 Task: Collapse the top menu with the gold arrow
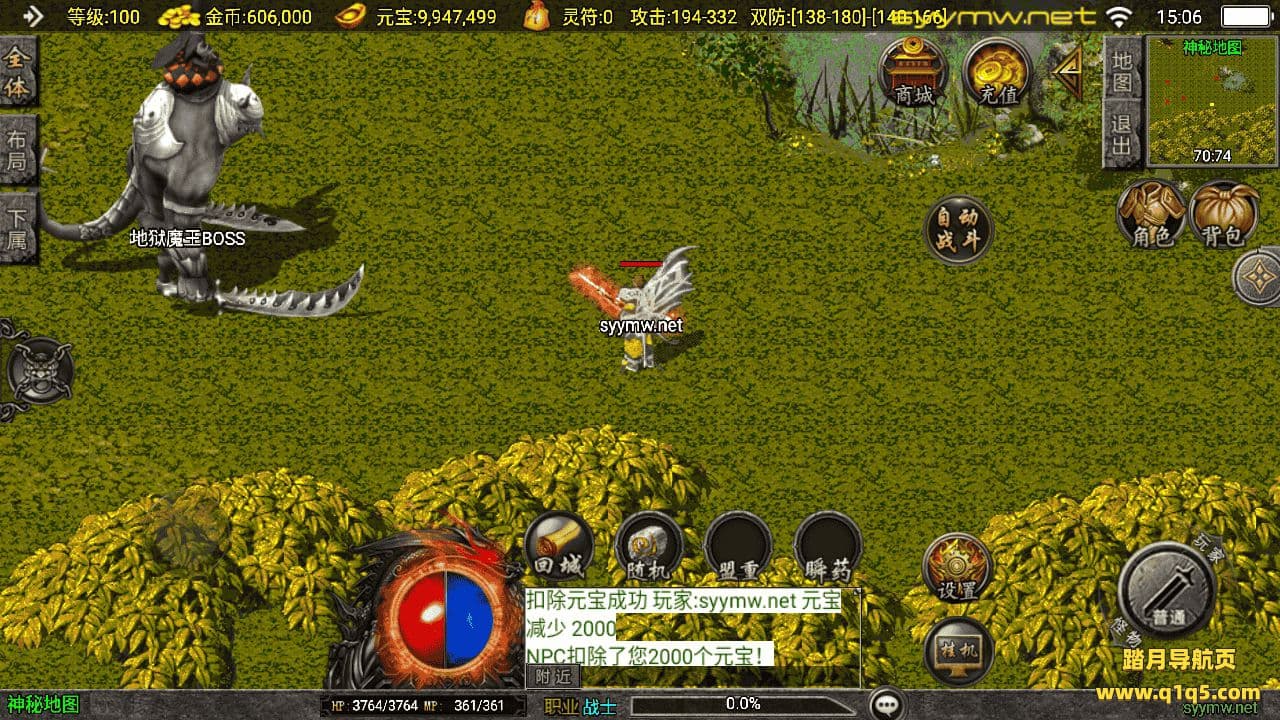click(x=1069, y=73)
